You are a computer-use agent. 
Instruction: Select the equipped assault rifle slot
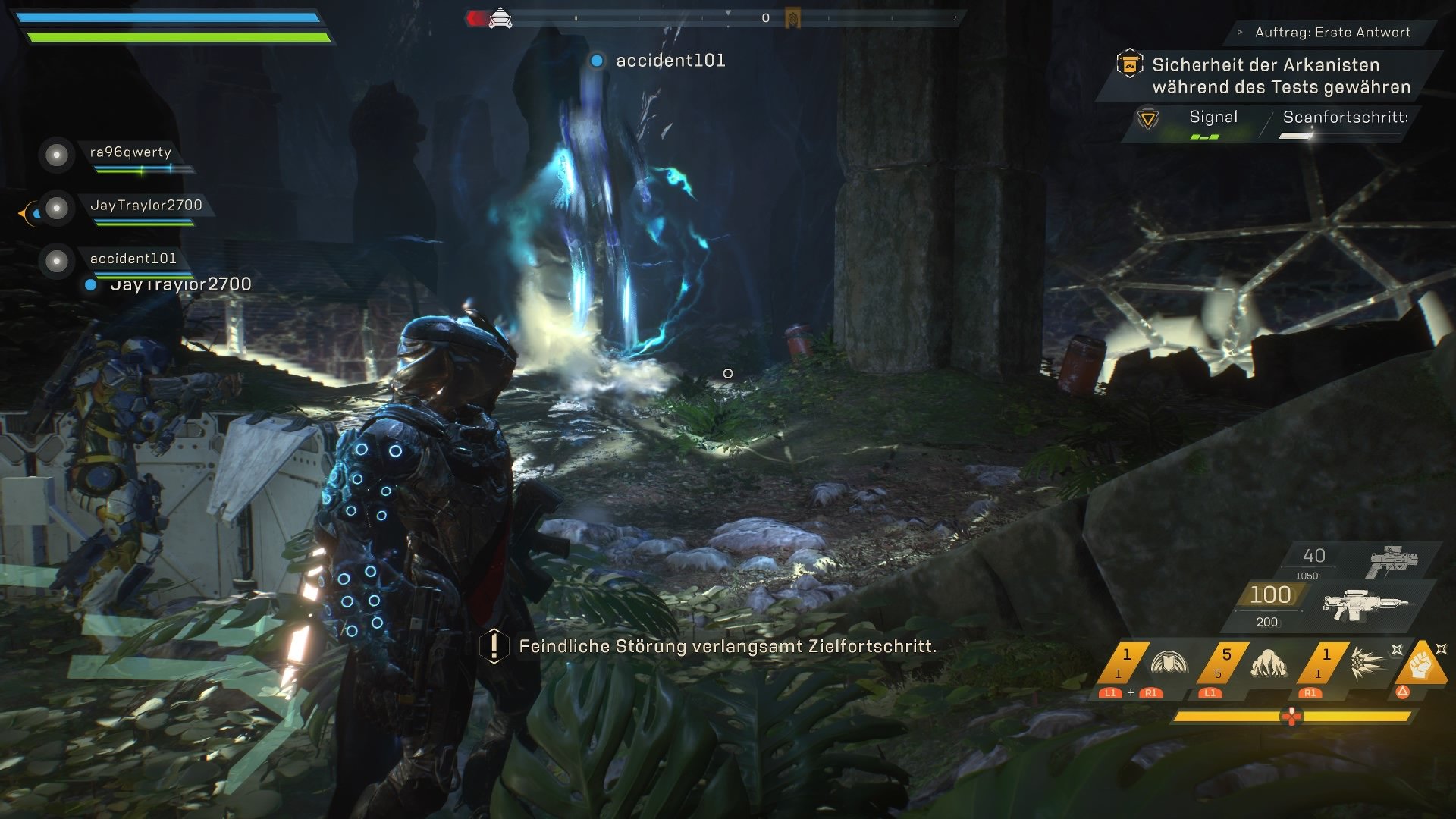click(x=1365, y=604)
